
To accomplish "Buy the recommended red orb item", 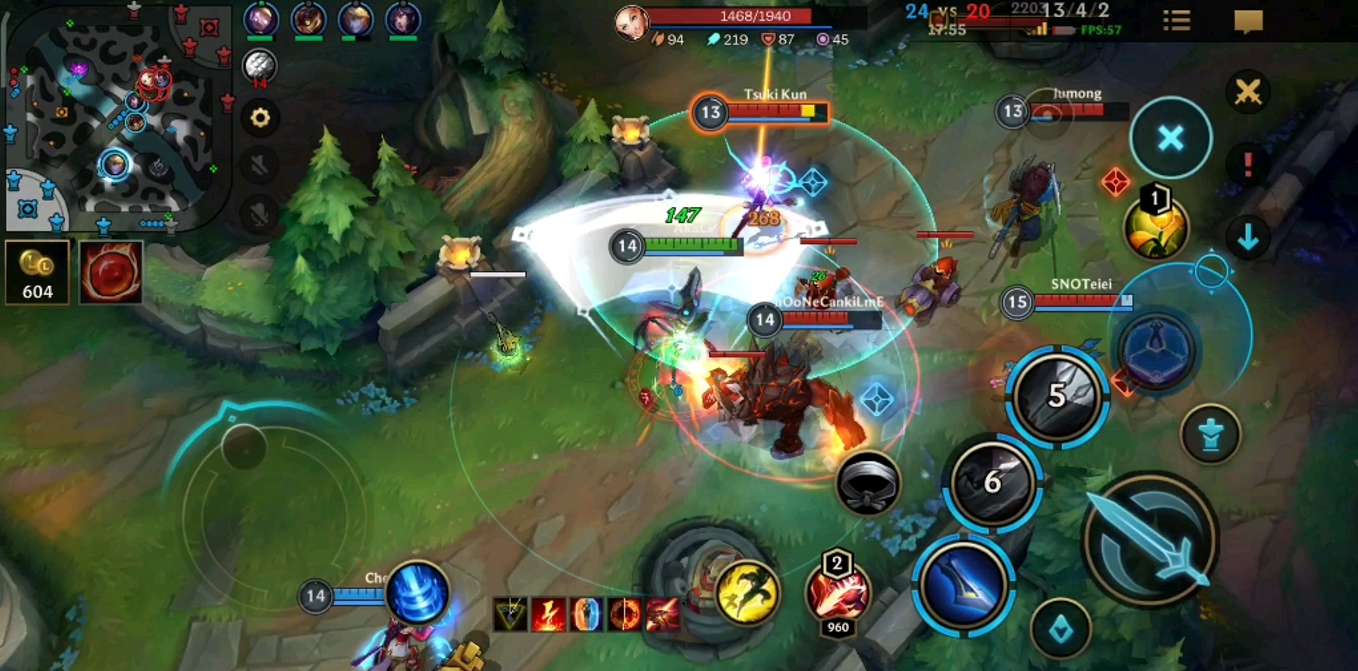I will click(x=110, y=271).
